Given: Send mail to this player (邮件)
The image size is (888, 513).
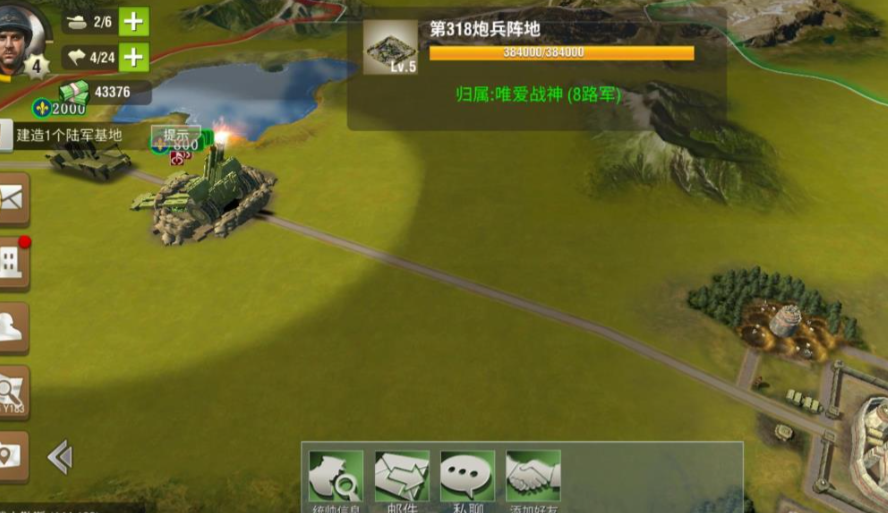Looking at the screenshot, I should 402,477.
